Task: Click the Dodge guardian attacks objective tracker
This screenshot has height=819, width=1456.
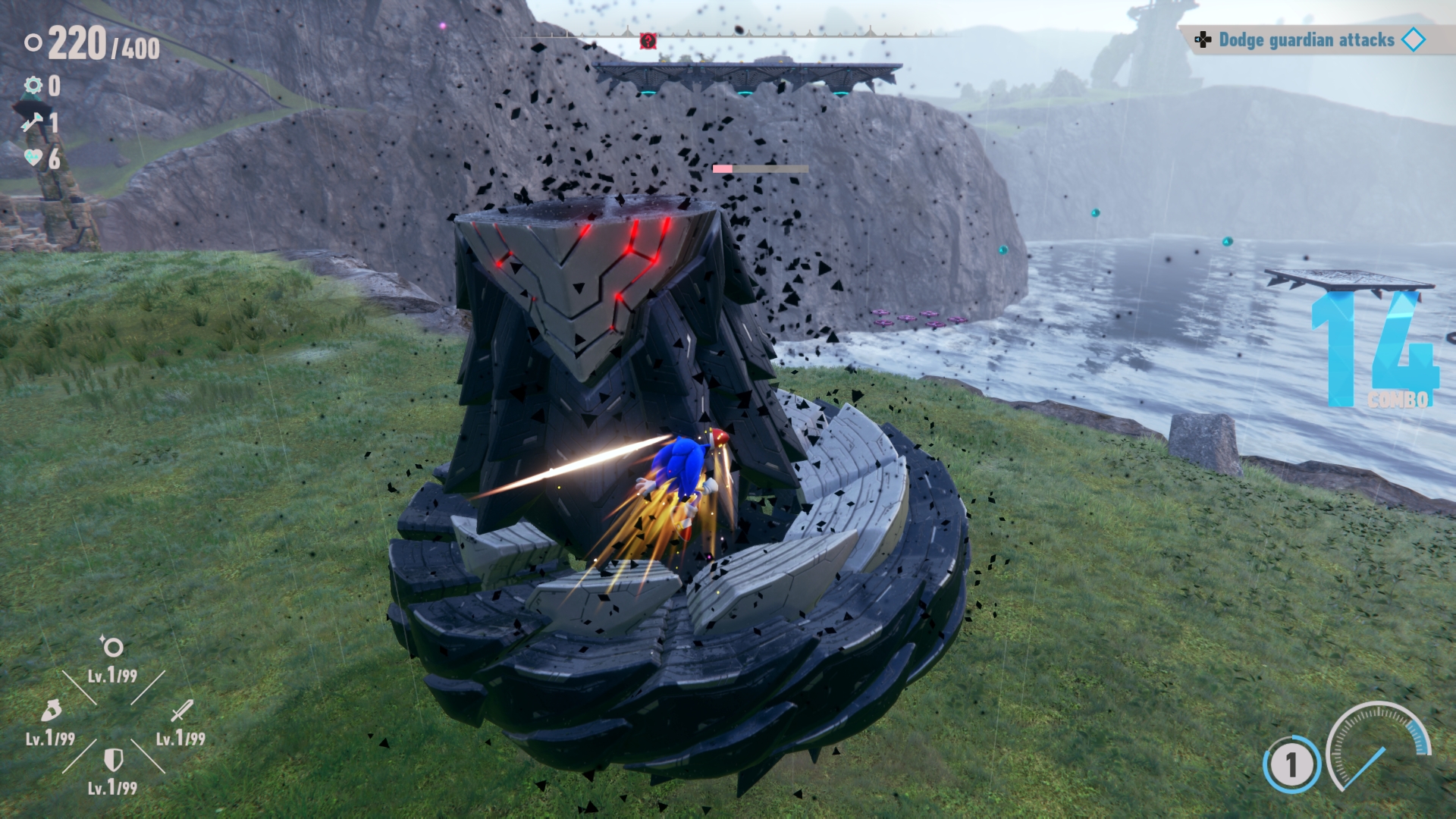Action: click(1307, 40)
